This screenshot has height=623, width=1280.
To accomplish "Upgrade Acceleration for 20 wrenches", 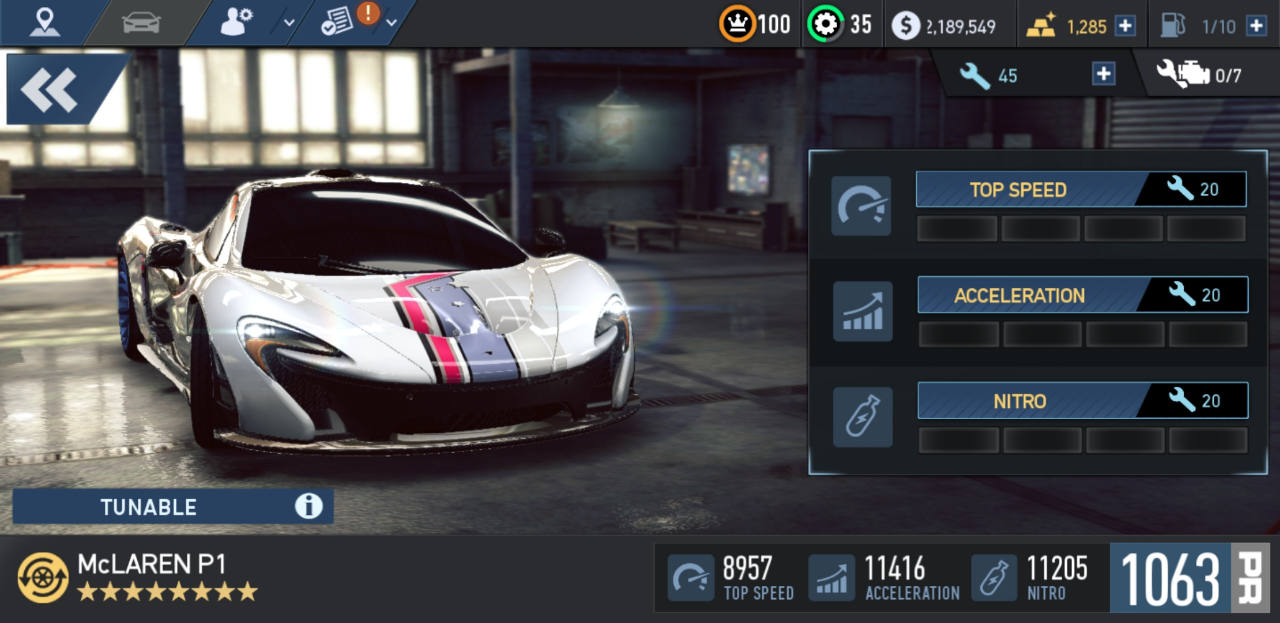I will 1082,295.
